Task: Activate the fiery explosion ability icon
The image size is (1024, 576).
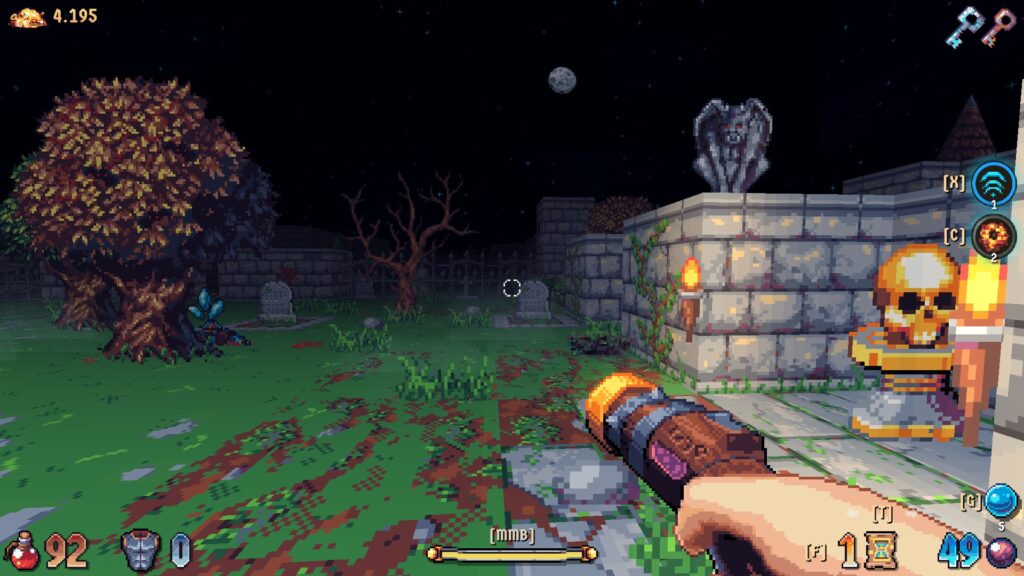Action: 993,237
